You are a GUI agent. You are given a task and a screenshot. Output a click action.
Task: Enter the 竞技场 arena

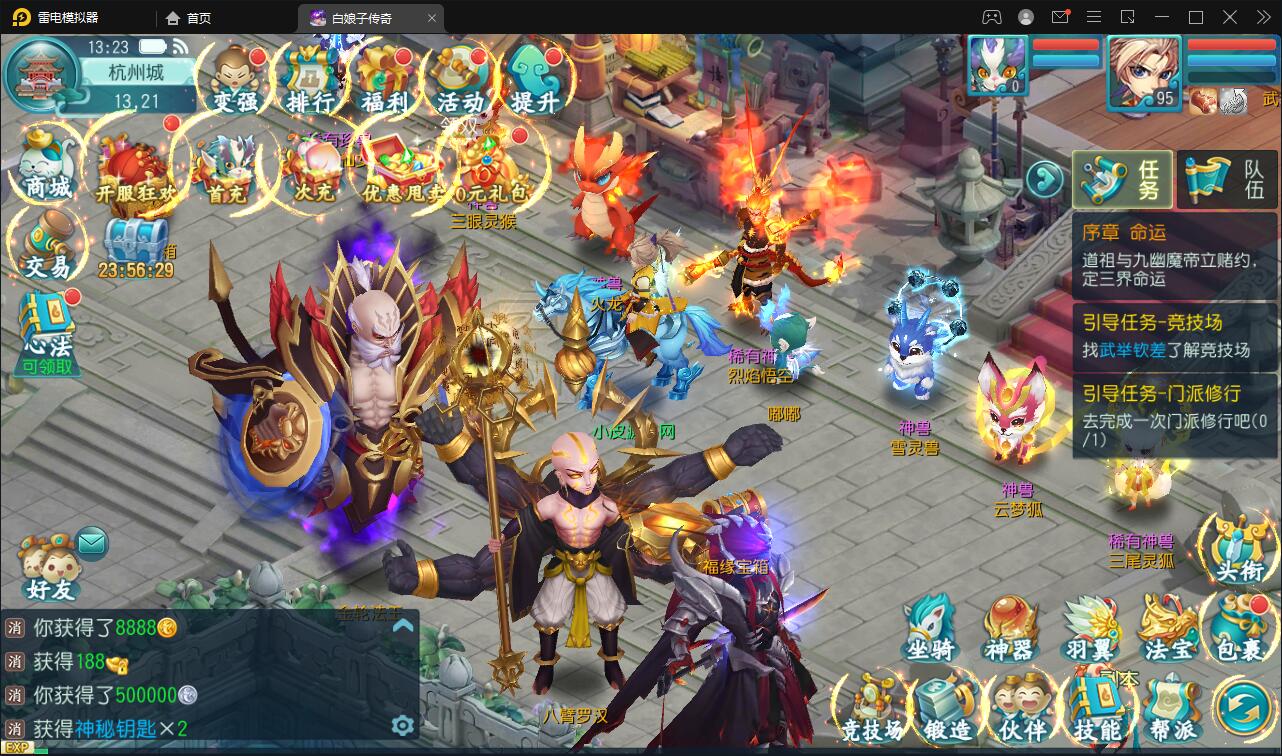tap(872, 708)
